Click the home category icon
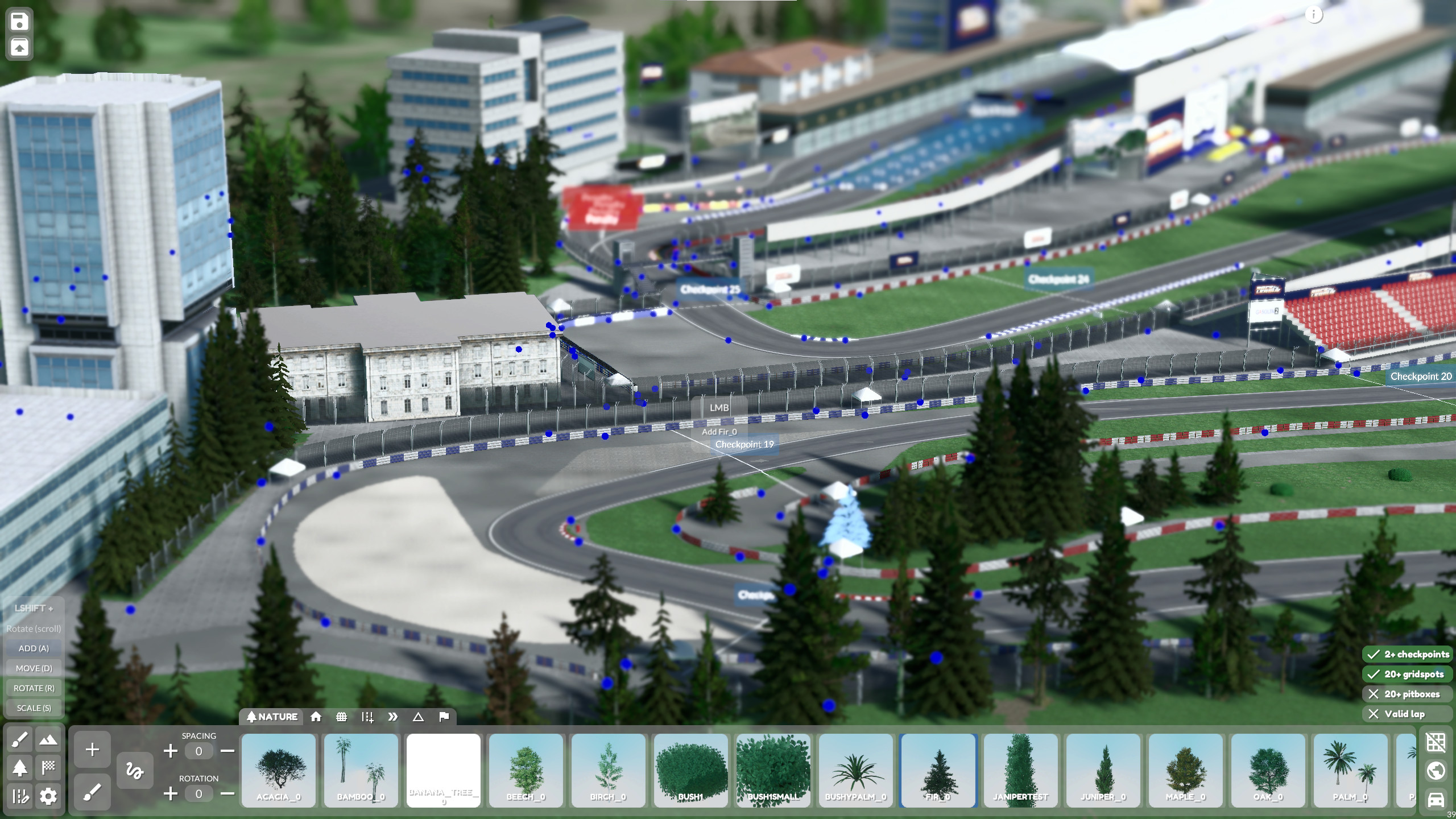 click(x=316, y=717)
